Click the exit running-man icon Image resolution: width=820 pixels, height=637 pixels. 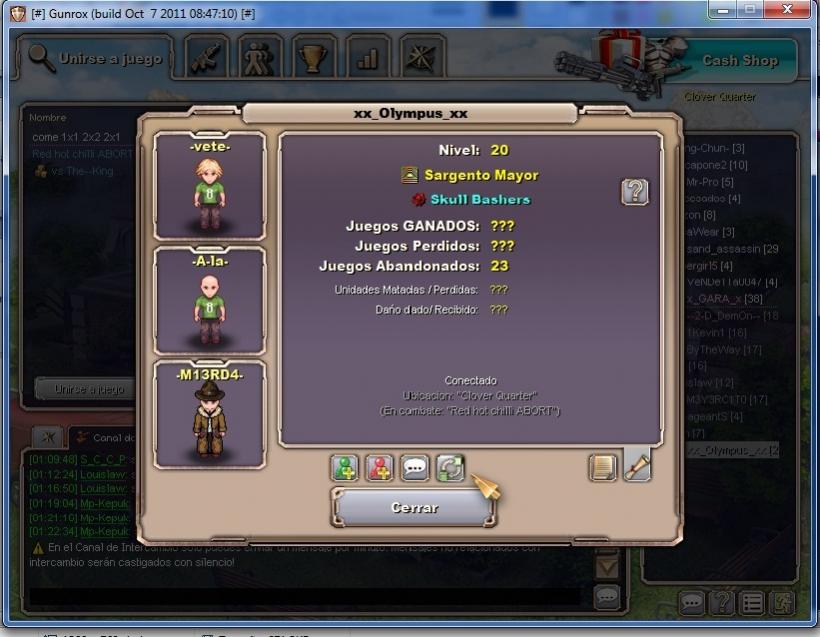pos(781,603)
